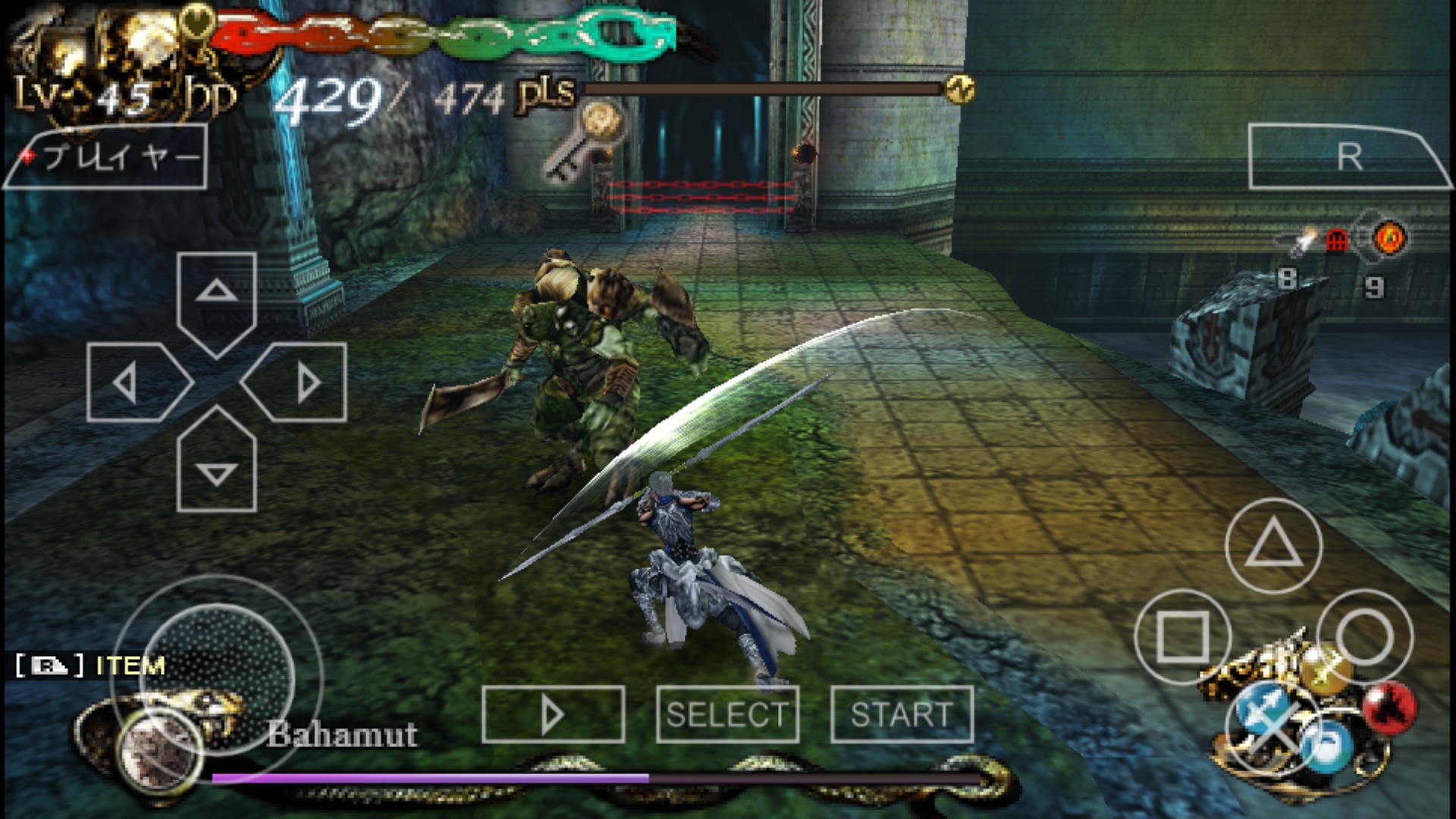Click the SELECT button
The height and width of the screenshot is (819, 1456).
coord(727,714)
